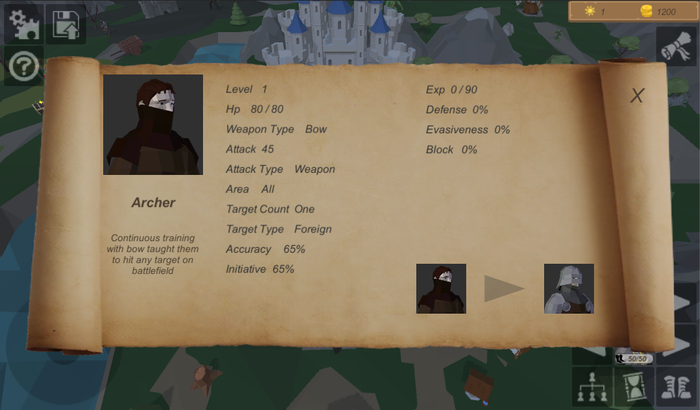This screenshot has height=410, width=700.
Task: Open the rolled scroll icon
Action: pyautogui.click(x=676, y=44)
